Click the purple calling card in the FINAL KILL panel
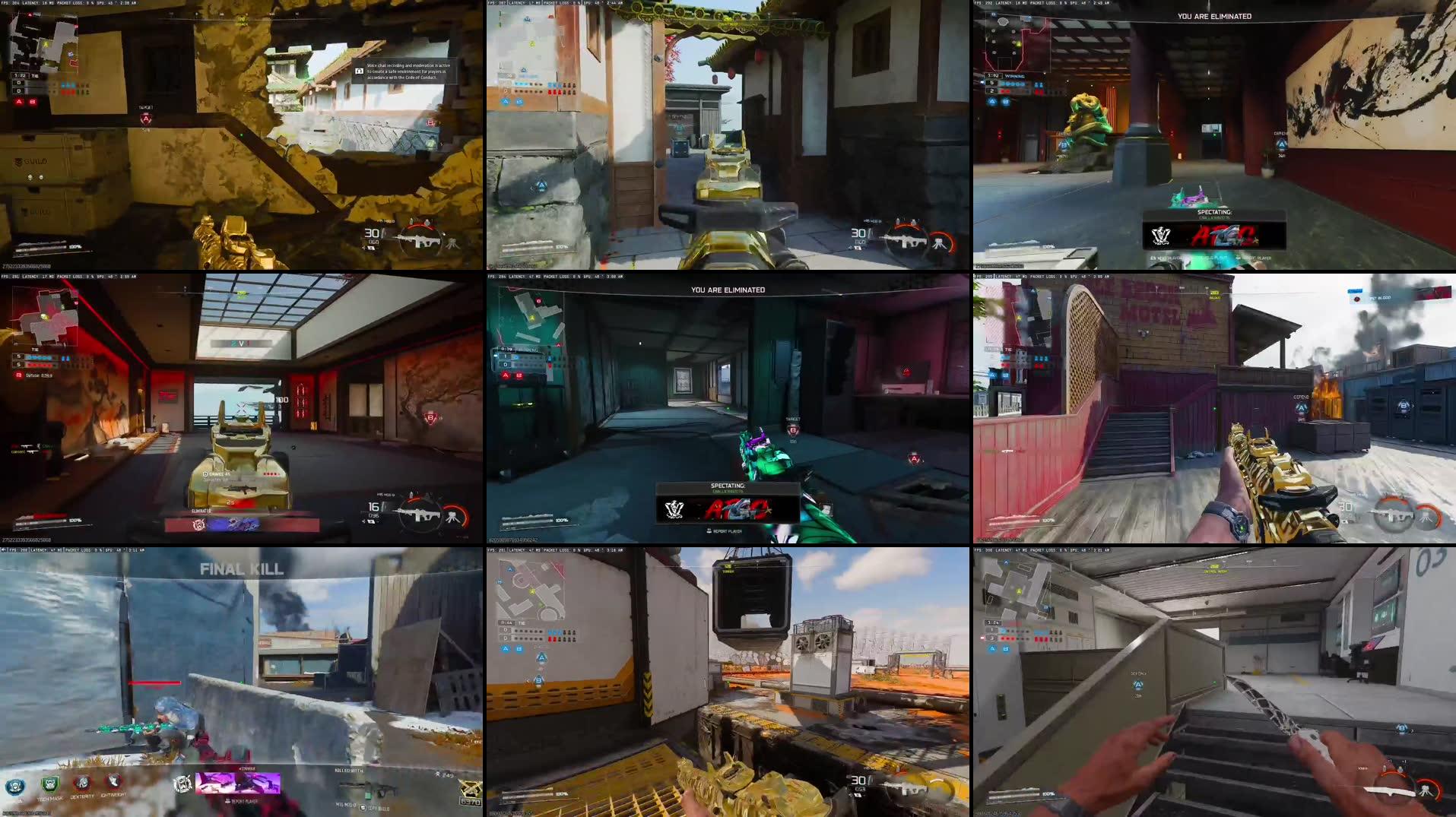The image size is (1456, 817). [237, 784]
